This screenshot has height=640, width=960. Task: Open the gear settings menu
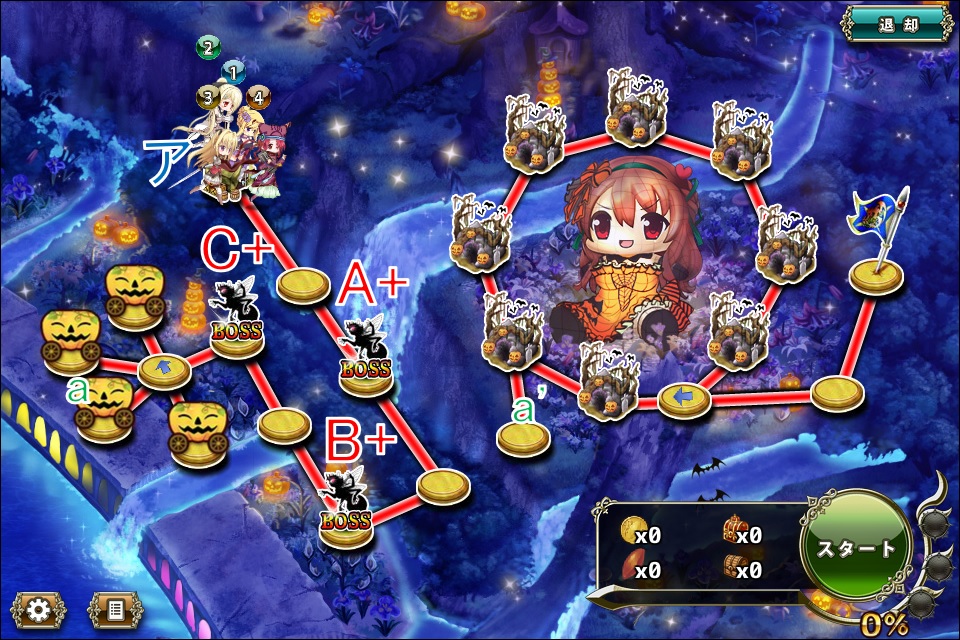pos(39,609)
